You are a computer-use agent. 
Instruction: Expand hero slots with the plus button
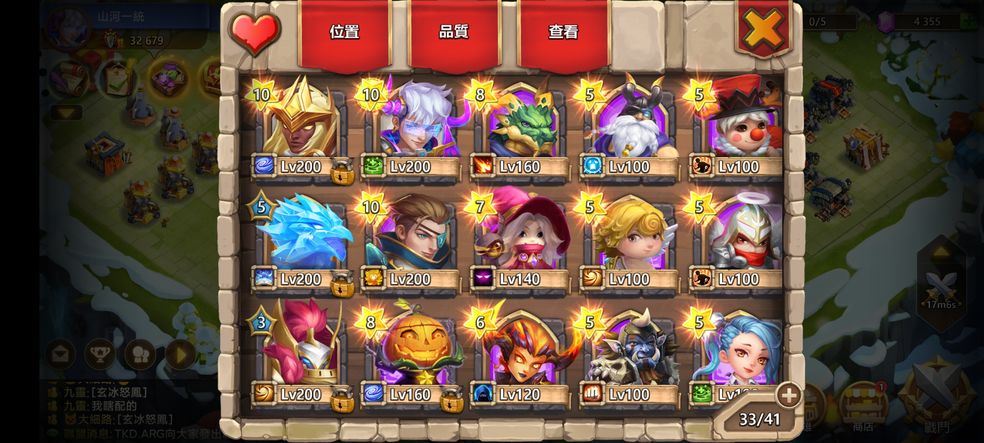tap(787, 394)
